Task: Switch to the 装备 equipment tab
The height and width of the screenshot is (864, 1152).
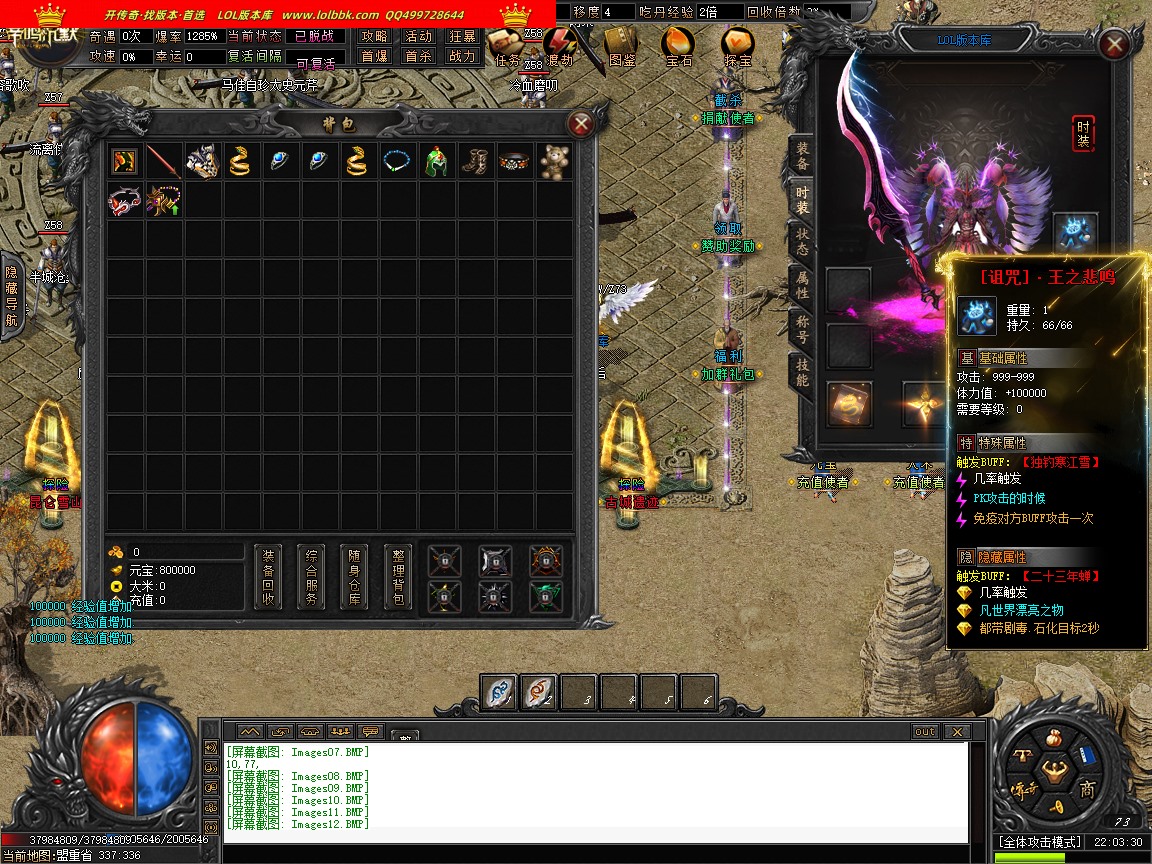Action: [x=802, y=156]
